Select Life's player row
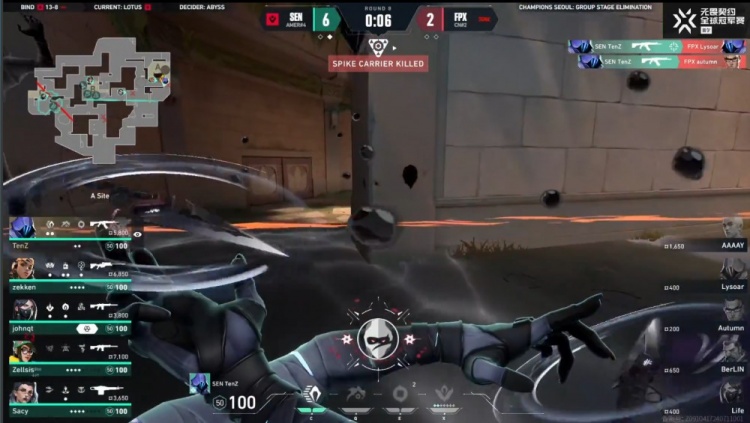This screenshot has height=423, width=750. click(722, 398)
